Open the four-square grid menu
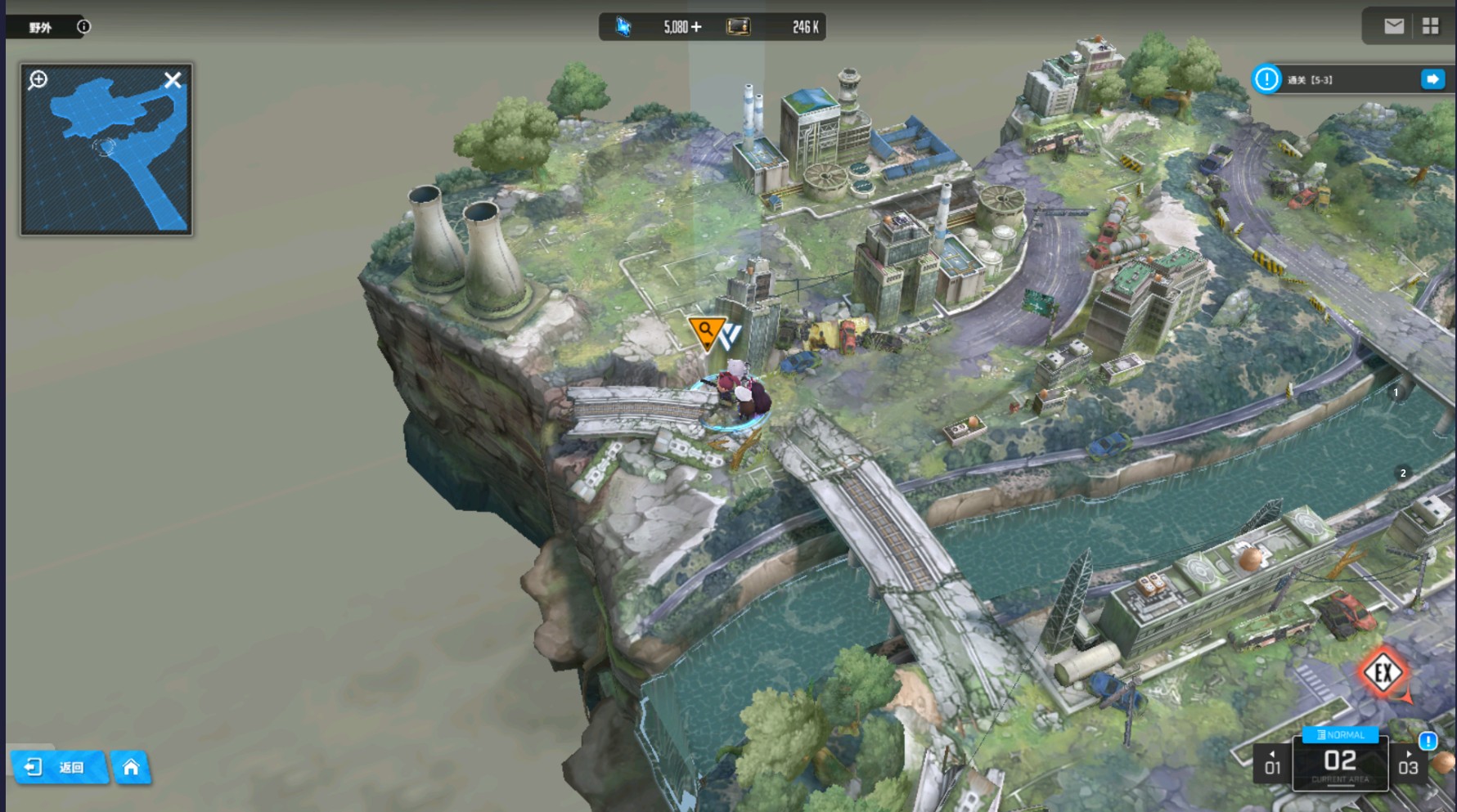Screen dimensions: 1457x812 [x=1430, y=26]
